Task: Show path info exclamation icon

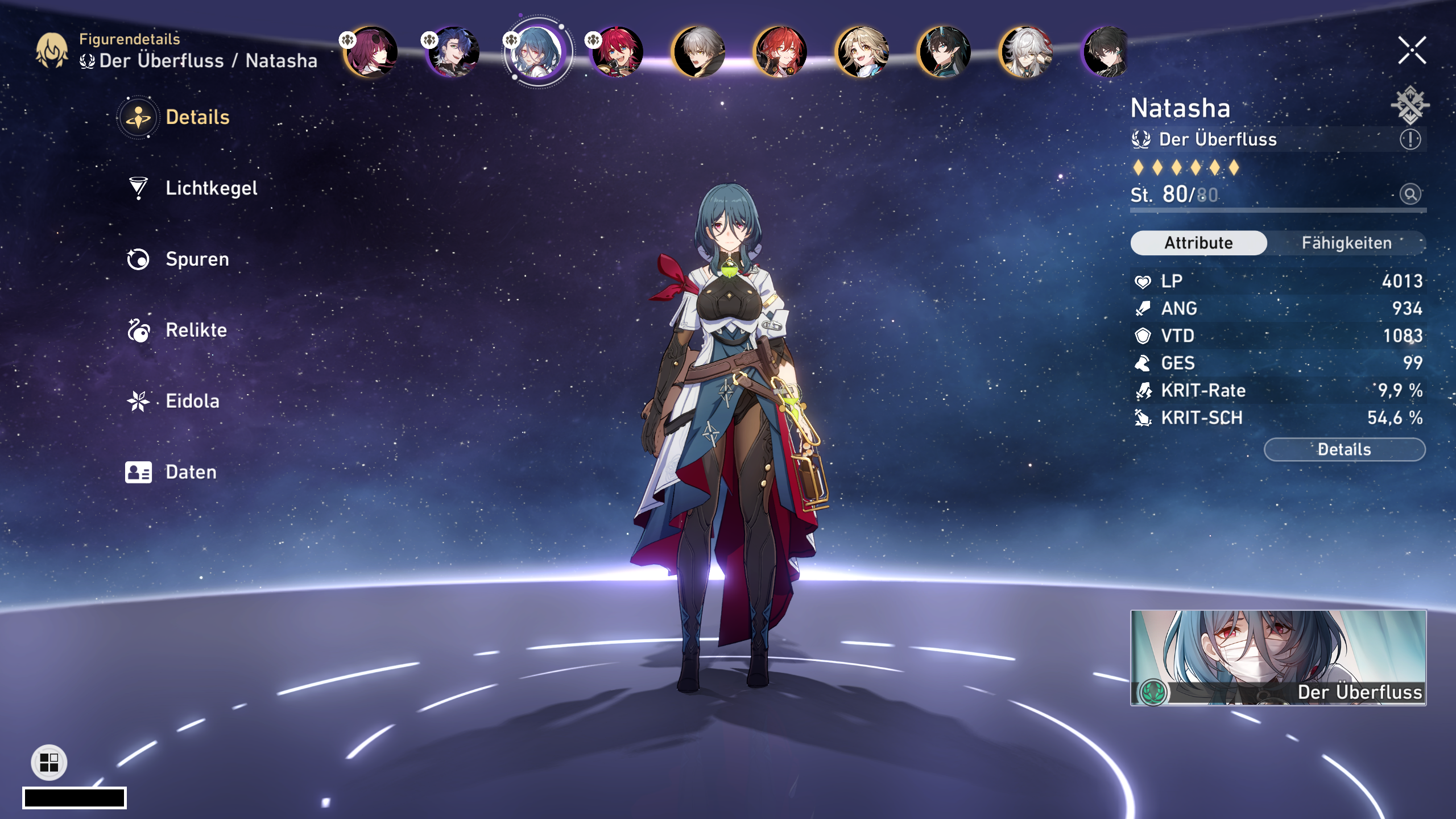Action: pyautogui.click(x=1410, y=139)
